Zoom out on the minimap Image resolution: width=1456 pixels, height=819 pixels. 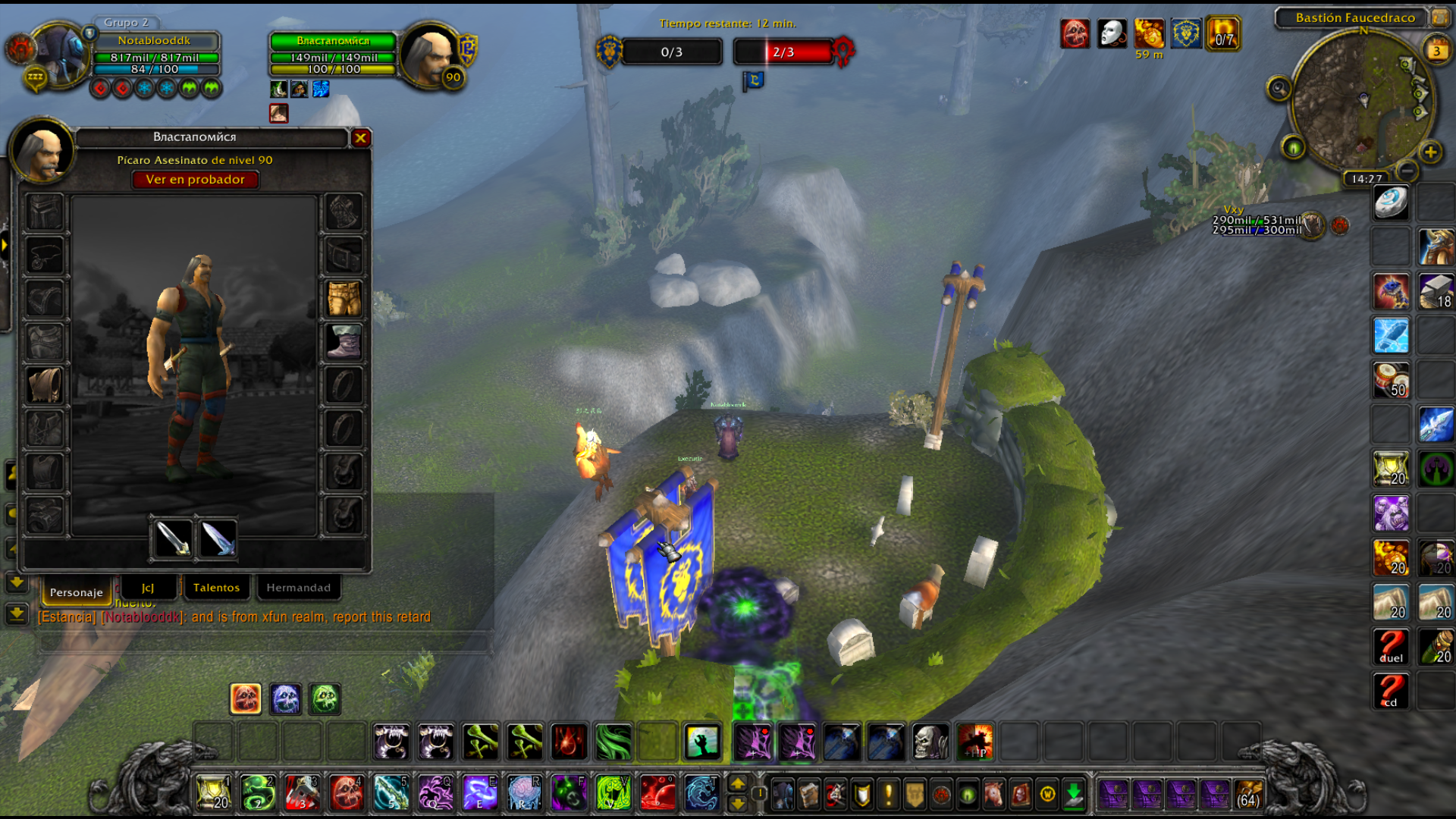tap(1407, 170)
